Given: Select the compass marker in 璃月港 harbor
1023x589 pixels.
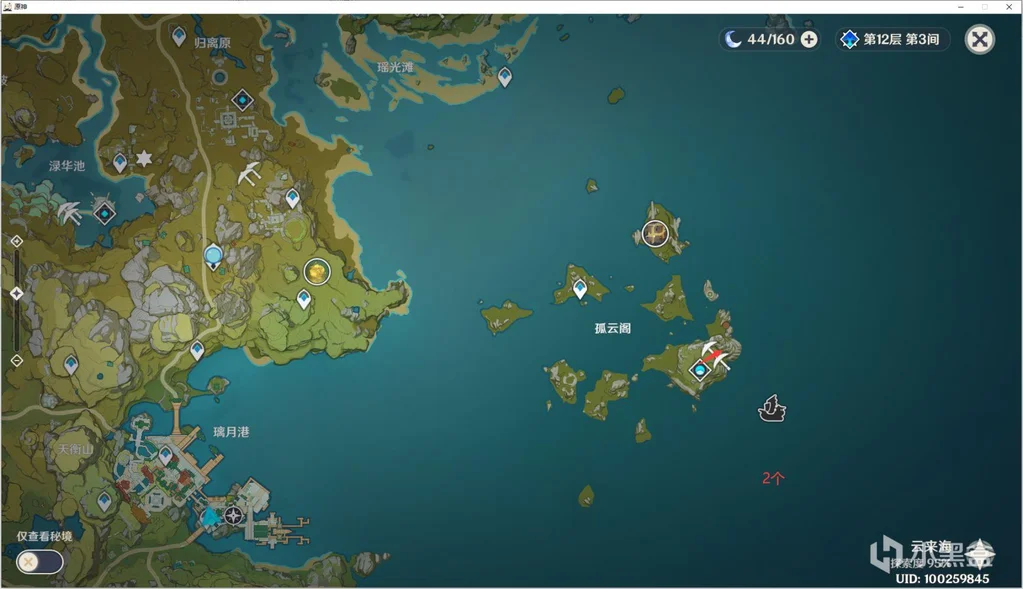Looking at the screenshot, I should pyautogui.click(x=234, y=516).
